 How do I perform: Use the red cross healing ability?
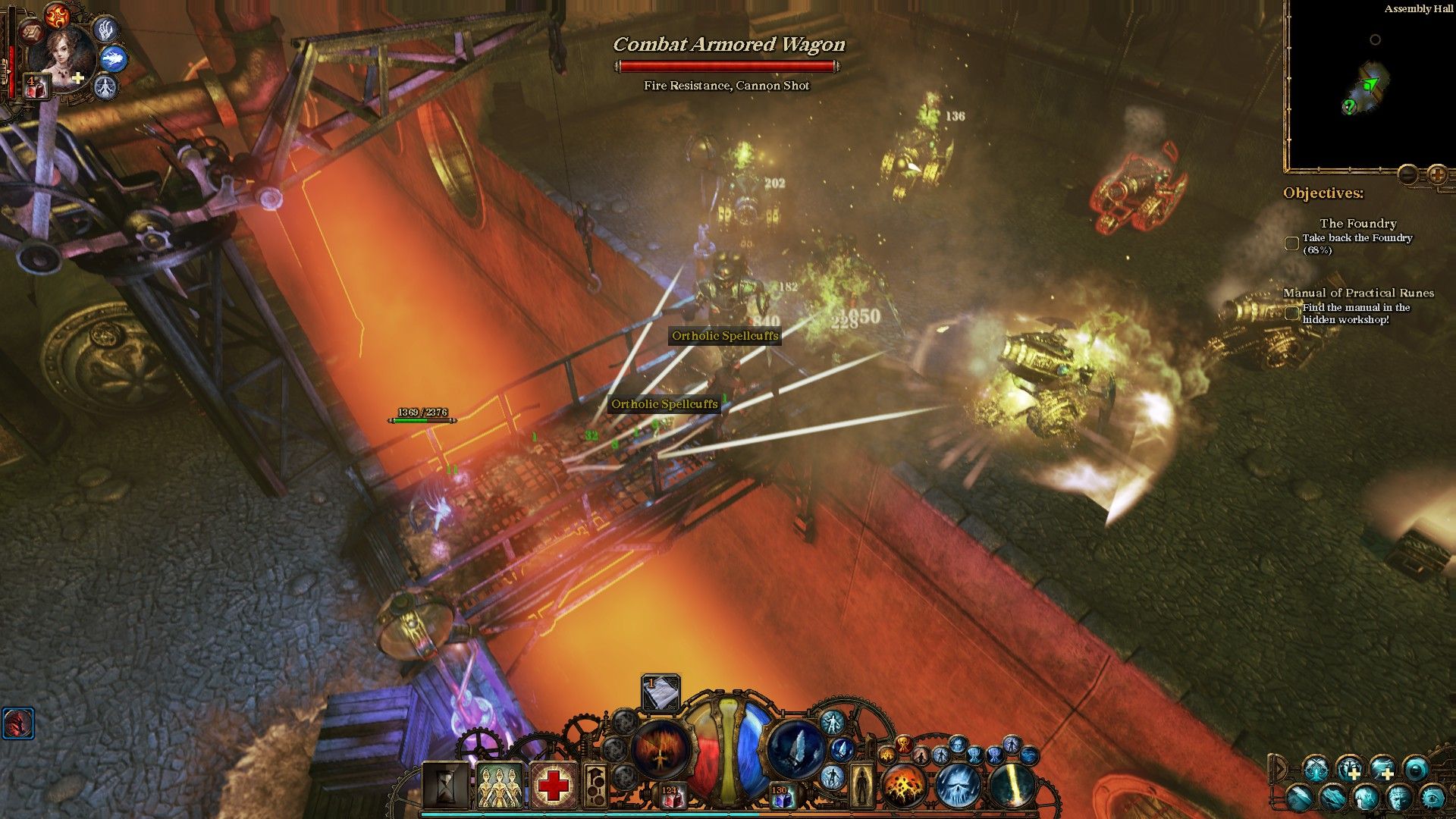[553, 786]
